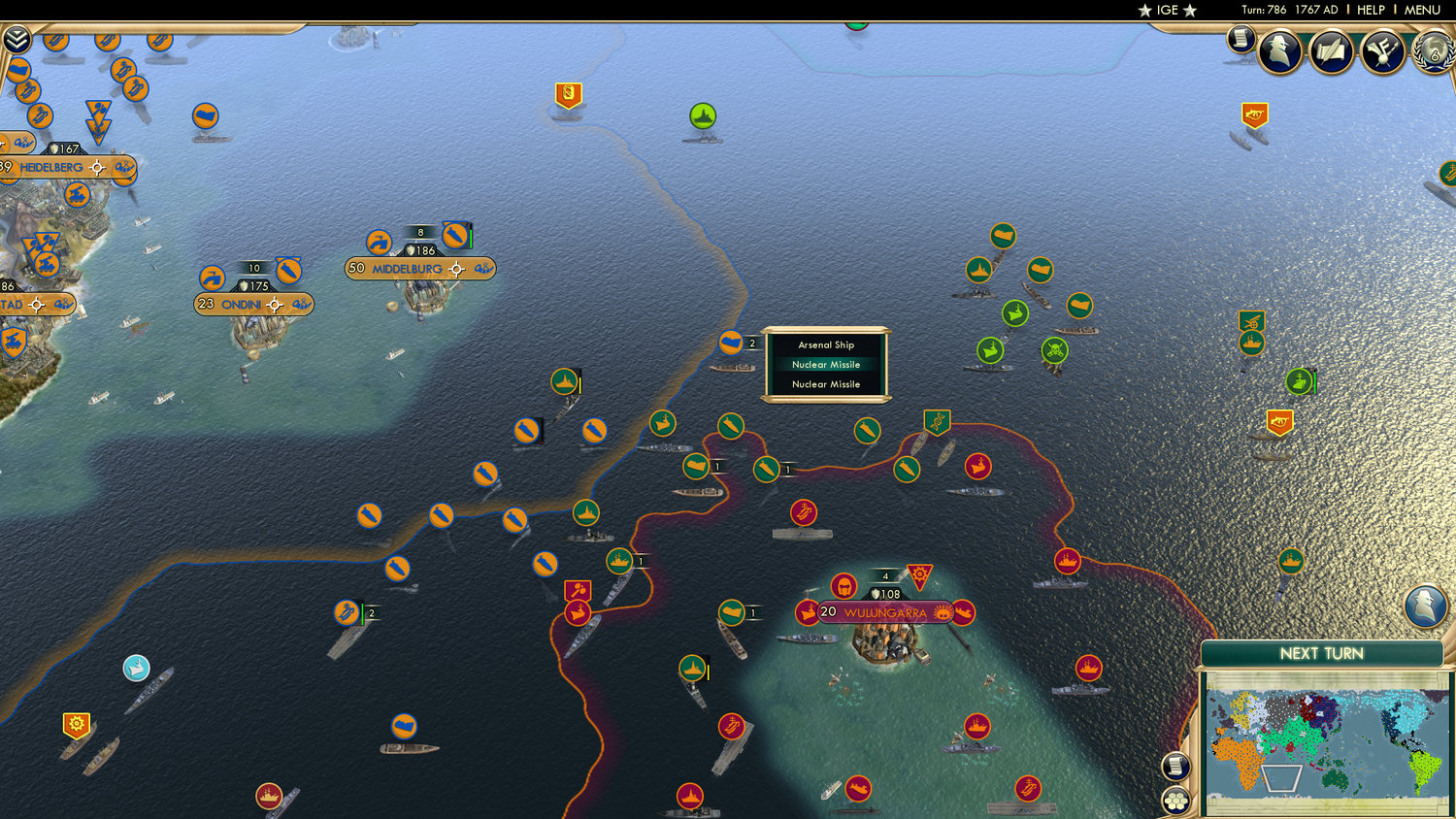Select Arsenal Ship from the unit list
The image size is (1456, 819).
tap(826, 344)
